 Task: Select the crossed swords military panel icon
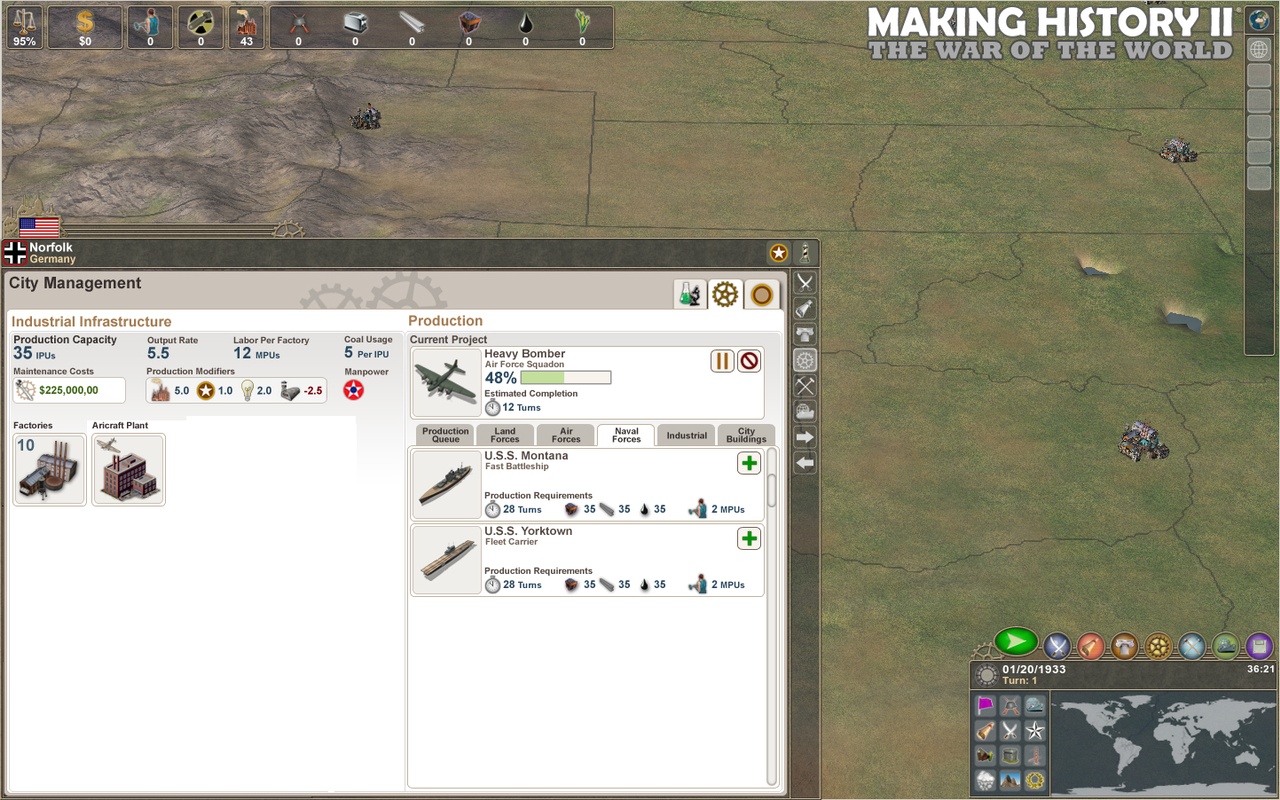1057,645
